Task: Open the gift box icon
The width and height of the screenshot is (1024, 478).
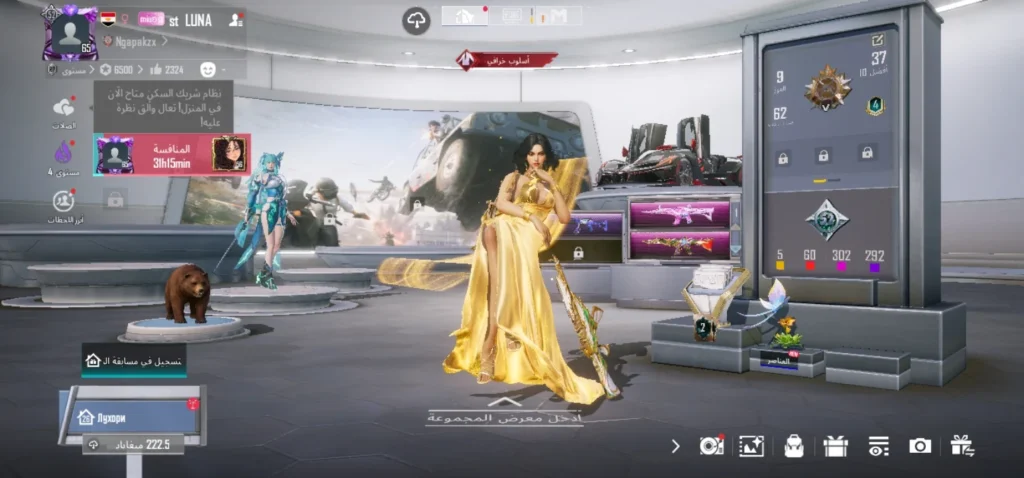Action: click(x=836, y=446)
